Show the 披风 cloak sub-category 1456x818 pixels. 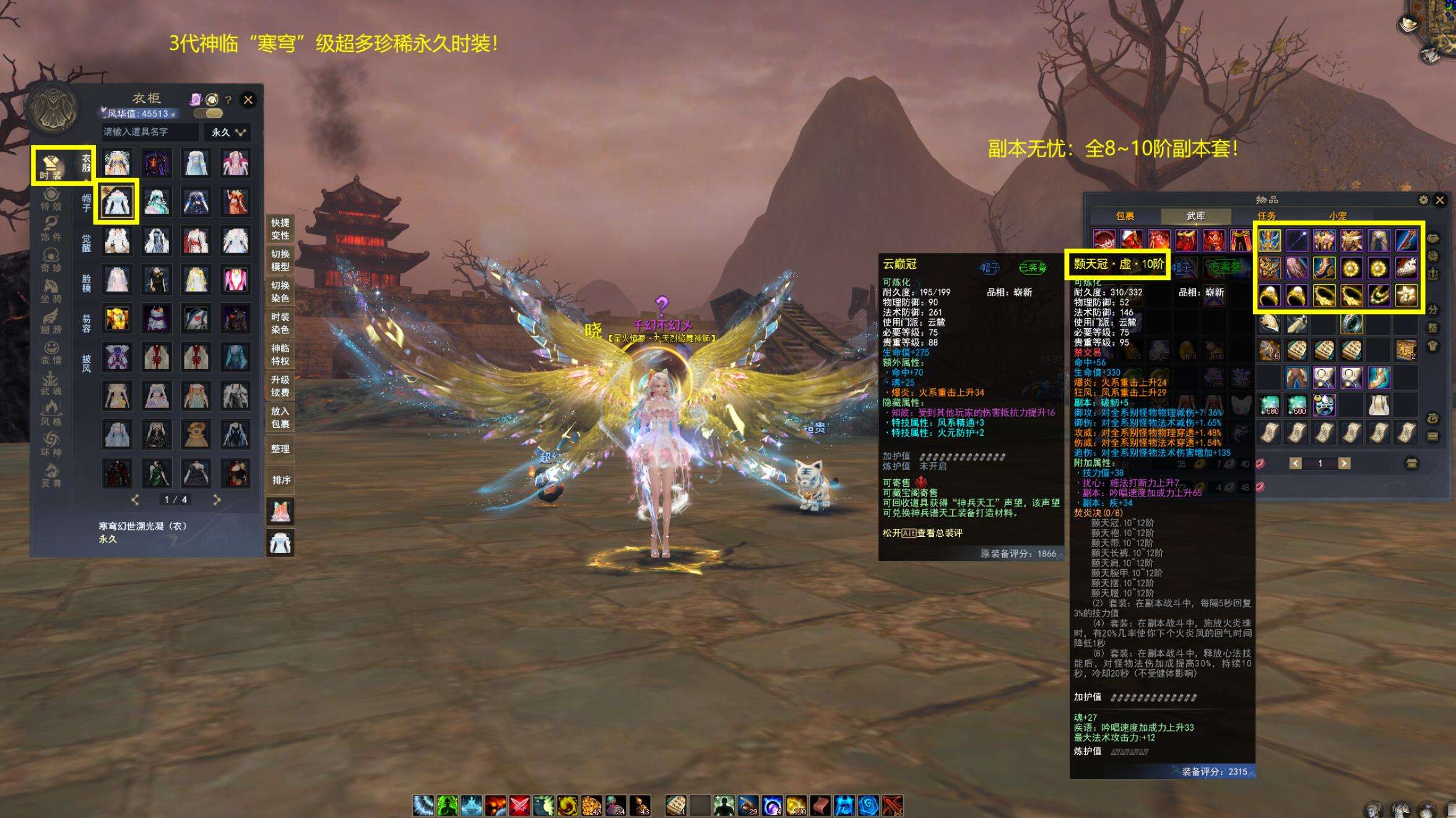(x=86, y=363)
